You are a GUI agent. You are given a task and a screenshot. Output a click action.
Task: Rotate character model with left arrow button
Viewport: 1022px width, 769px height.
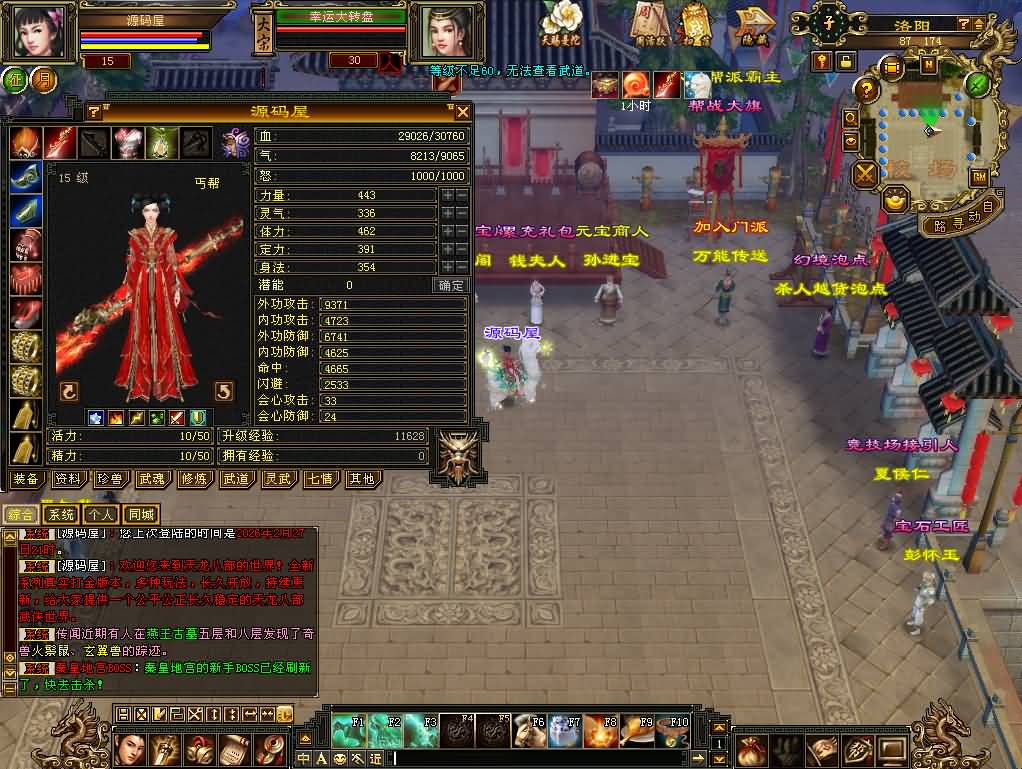[69, 390]
